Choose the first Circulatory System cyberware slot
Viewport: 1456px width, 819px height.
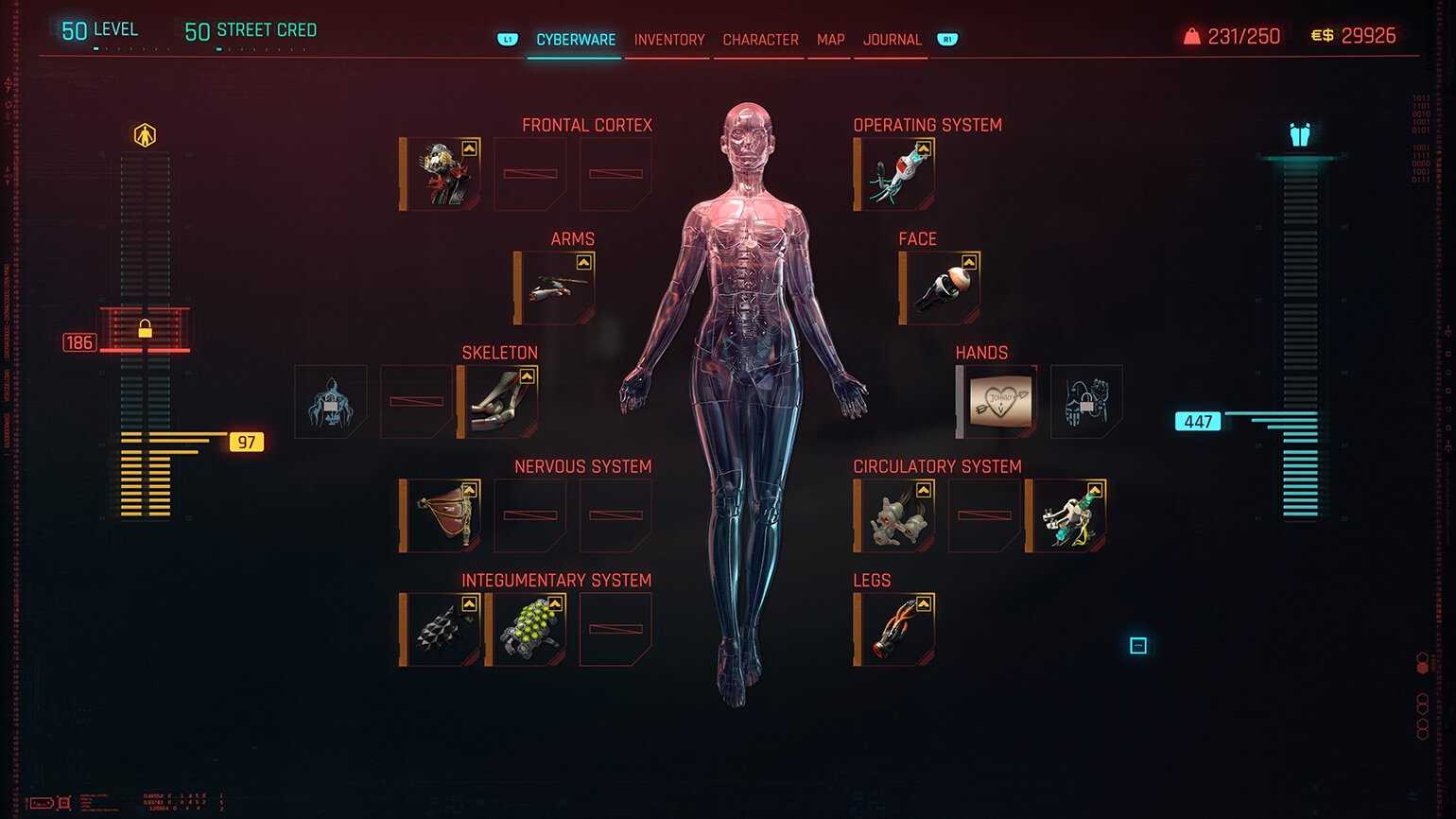point(894,515)
